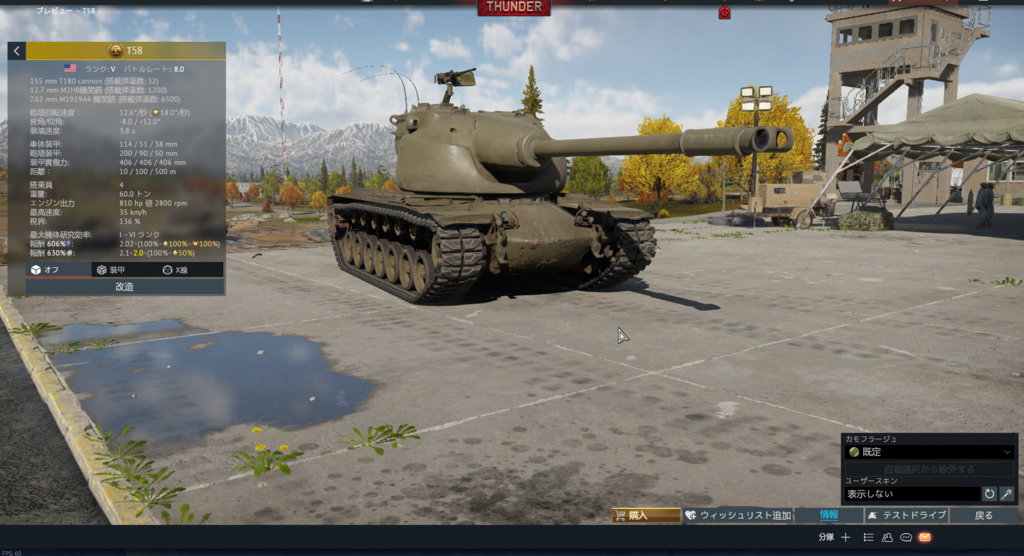Go back with the 戻る button
This screenshot has height=556, width=1024.
(x=984, y=516)
